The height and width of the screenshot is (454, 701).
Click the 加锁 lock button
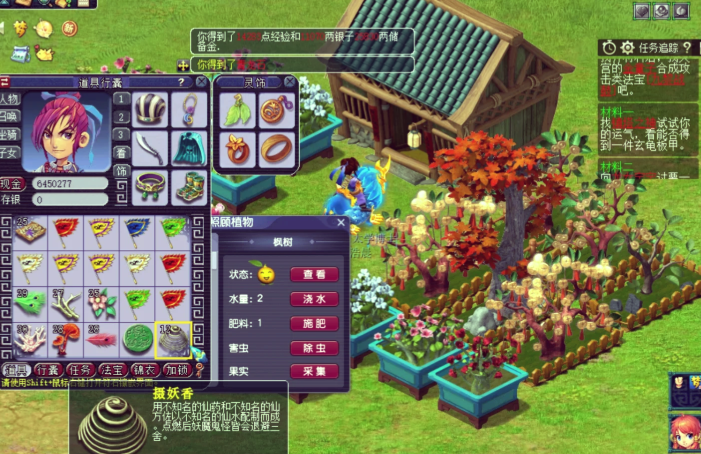177,370
